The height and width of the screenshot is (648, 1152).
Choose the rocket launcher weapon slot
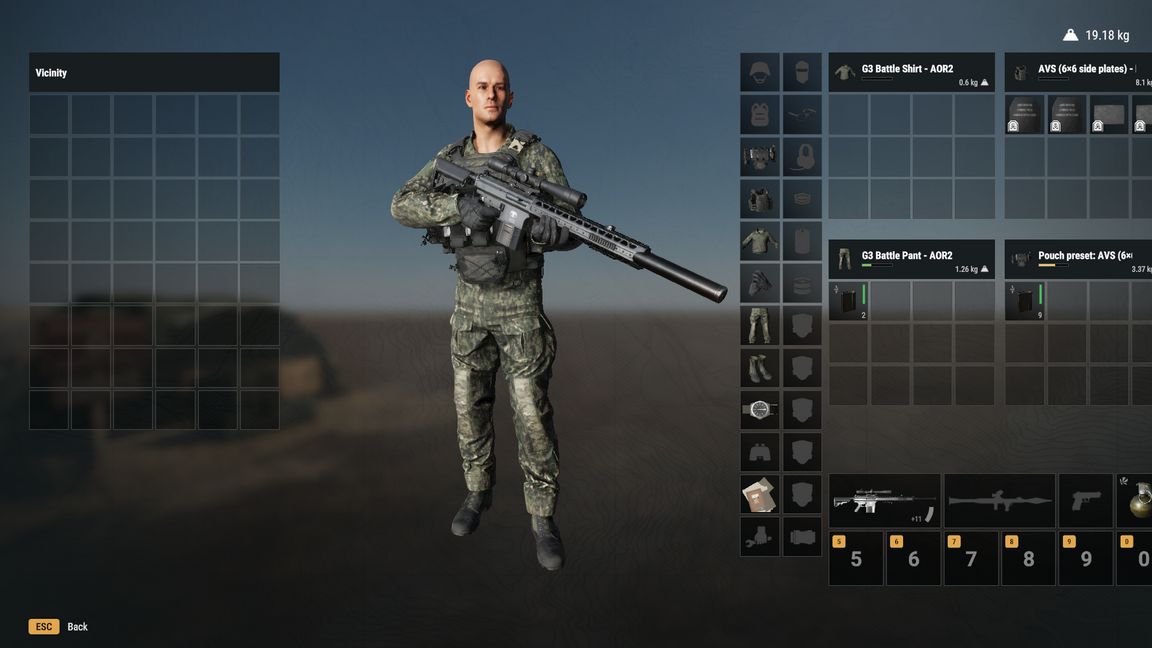click(x=999, y=501)
